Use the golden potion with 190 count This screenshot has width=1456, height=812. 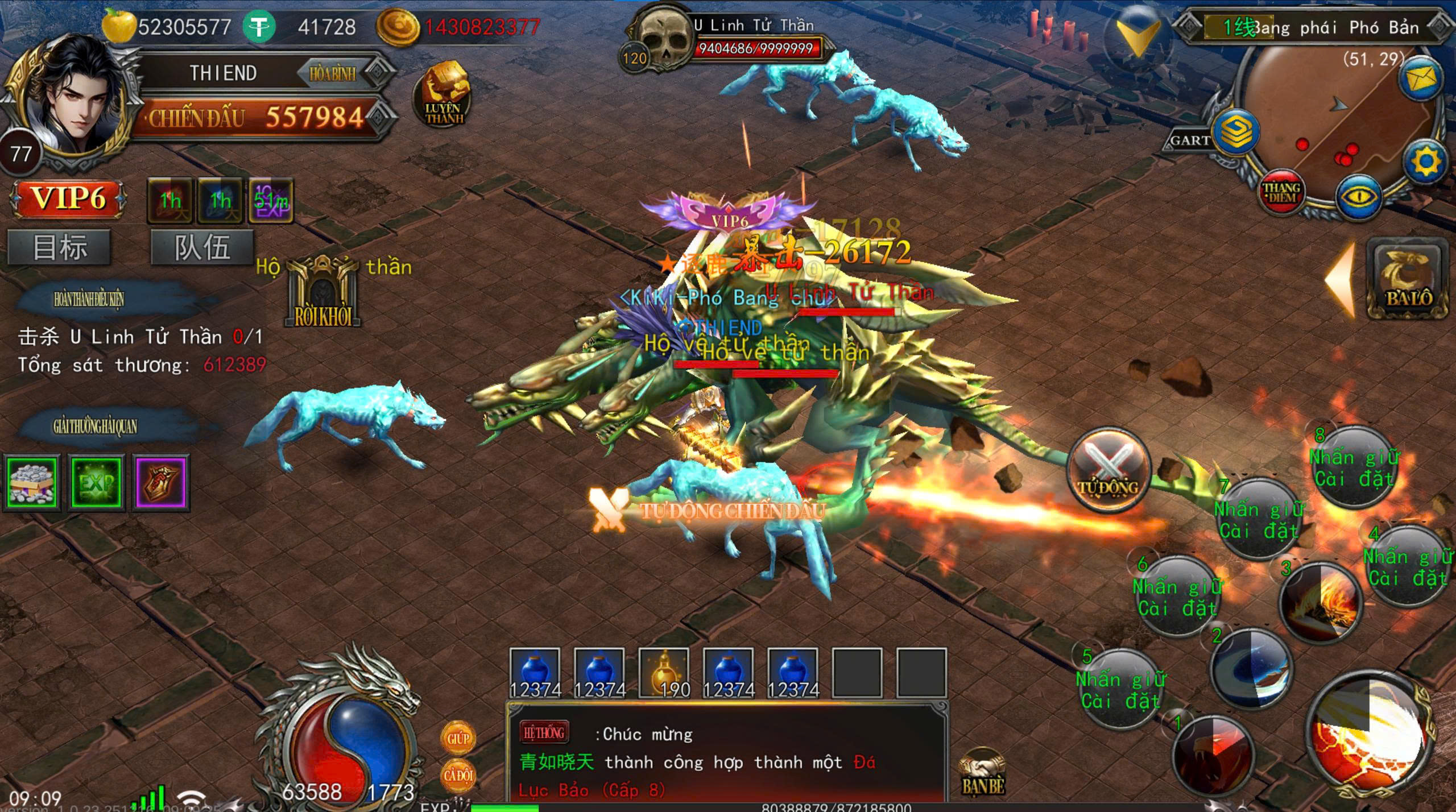click(x=664, y=673)
